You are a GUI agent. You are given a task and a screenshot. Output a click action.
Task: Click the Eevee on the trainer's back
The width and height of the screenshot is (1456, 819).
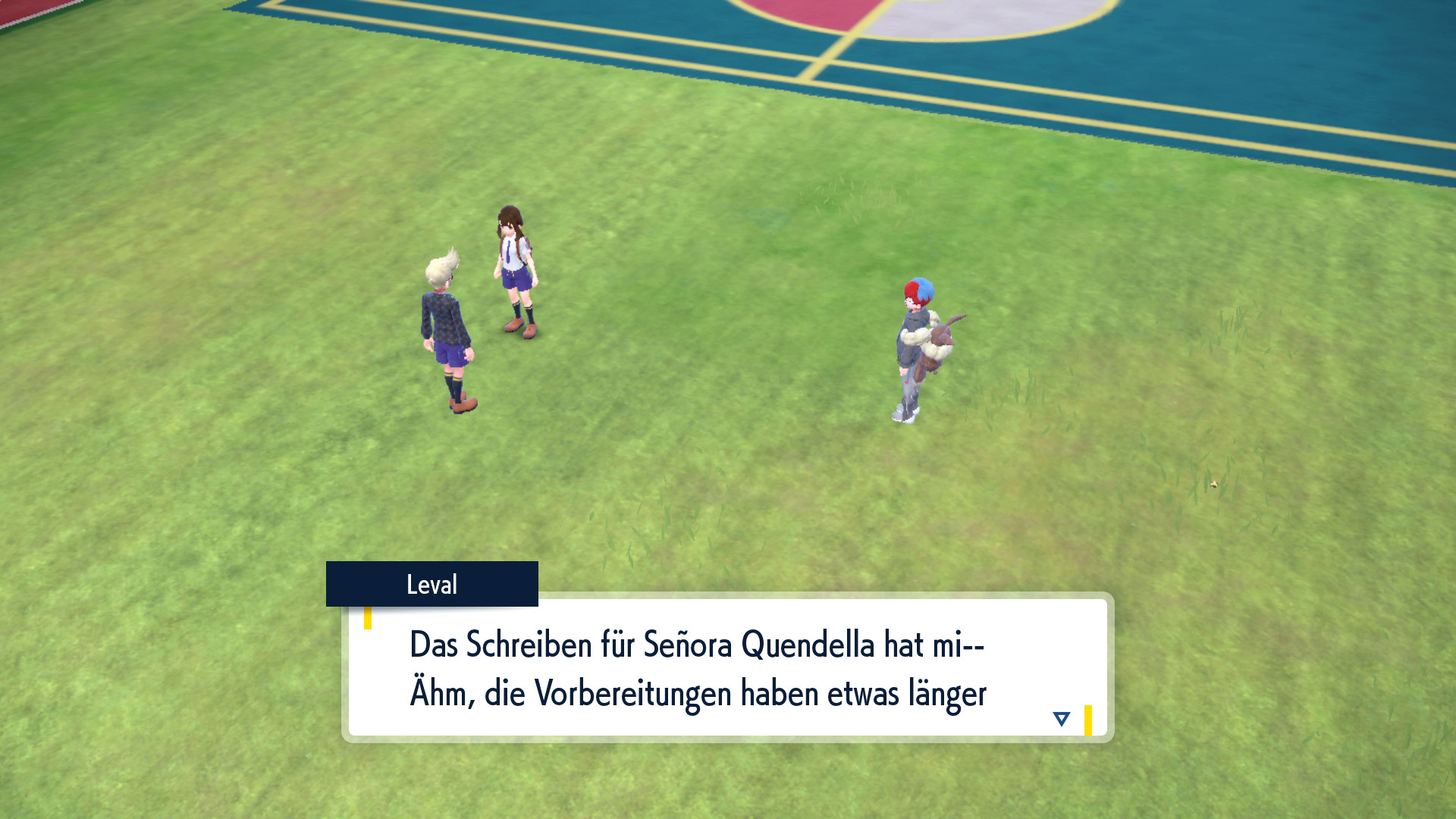[940, 341]
